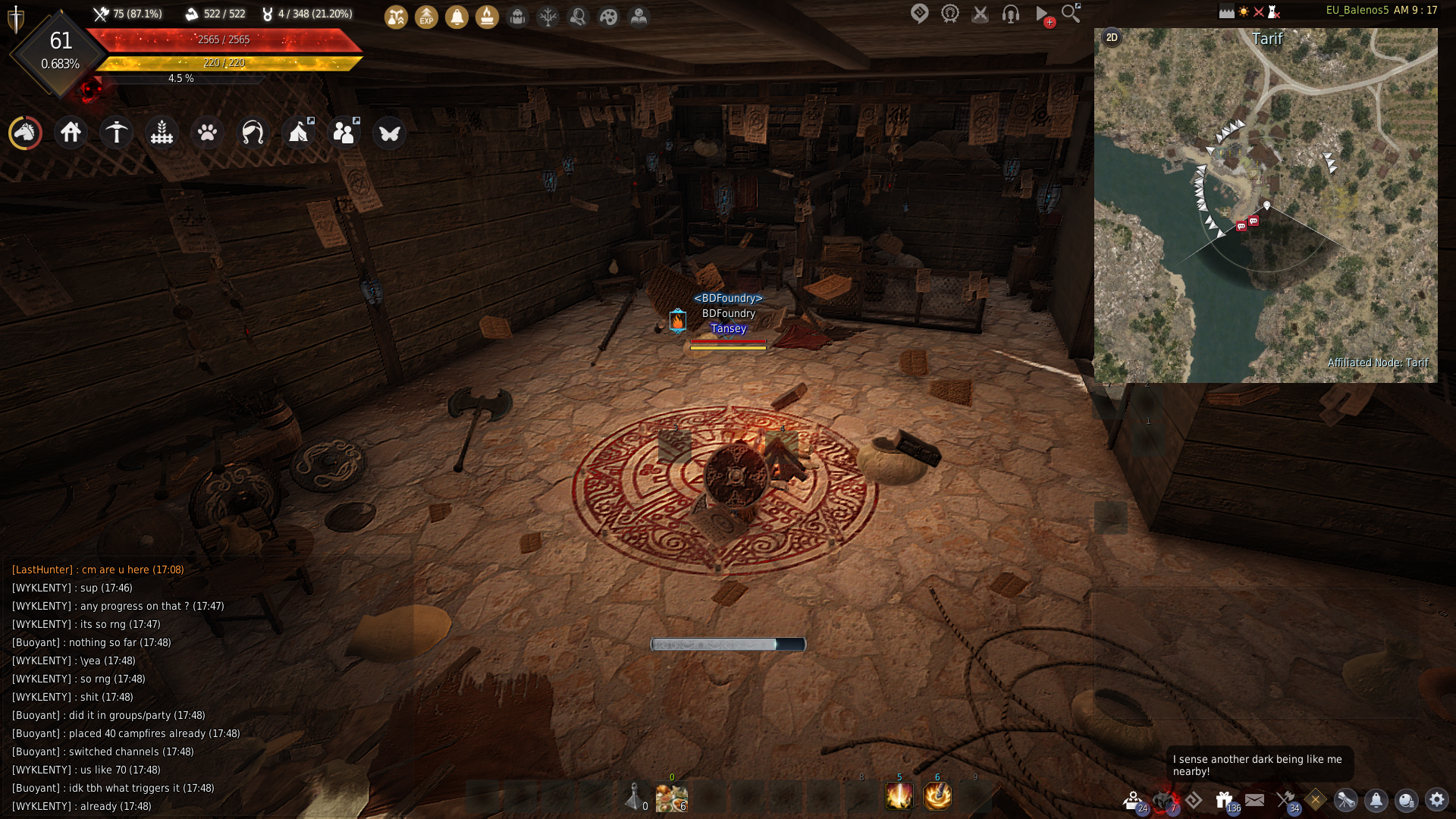Click the chat log window
This screenshot has width=1456, height=819.
pyautogui.click(x=152, y=686)
